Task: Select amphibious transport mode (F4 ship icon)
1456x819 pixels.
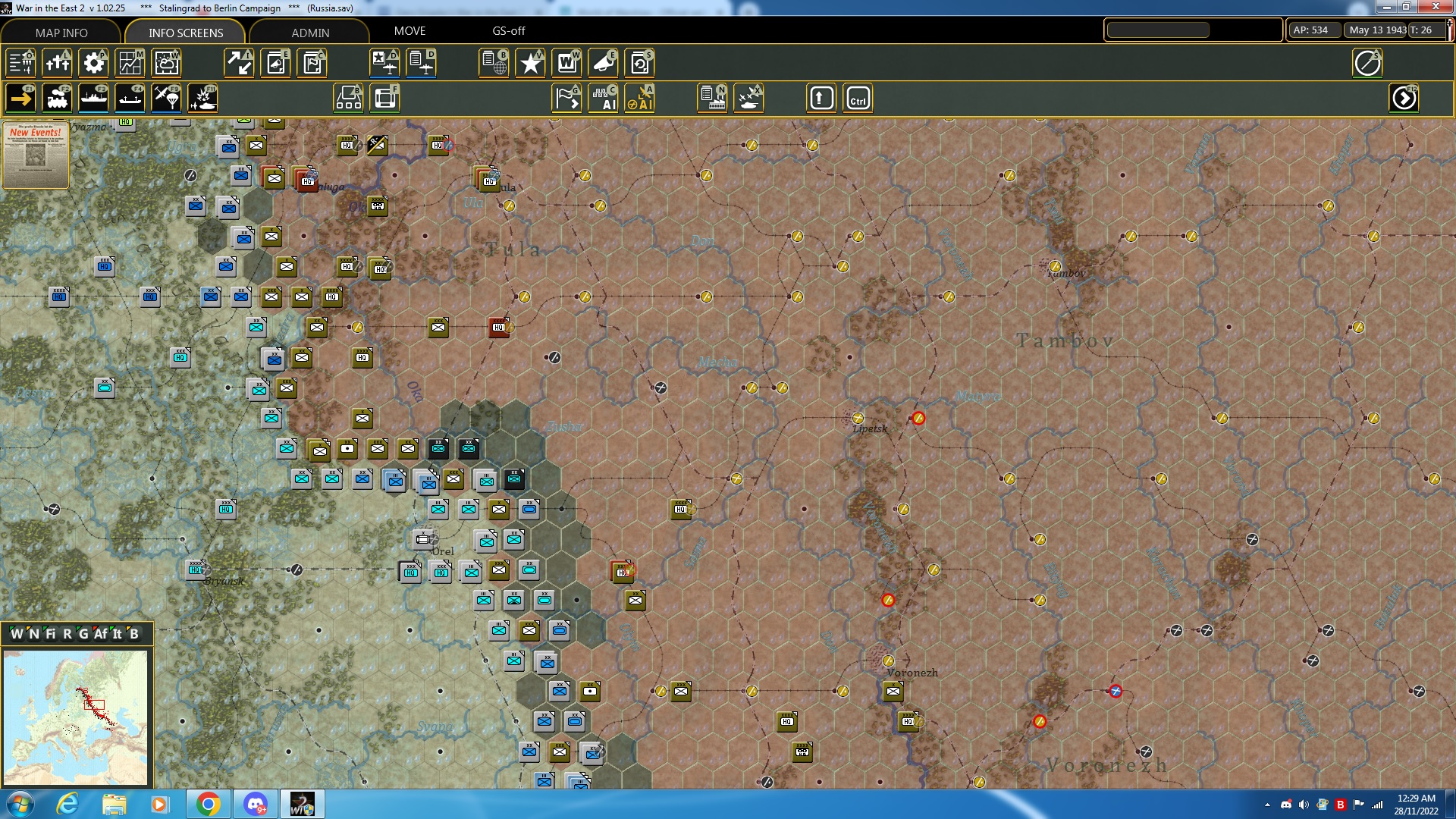Action: click(130, 98)
